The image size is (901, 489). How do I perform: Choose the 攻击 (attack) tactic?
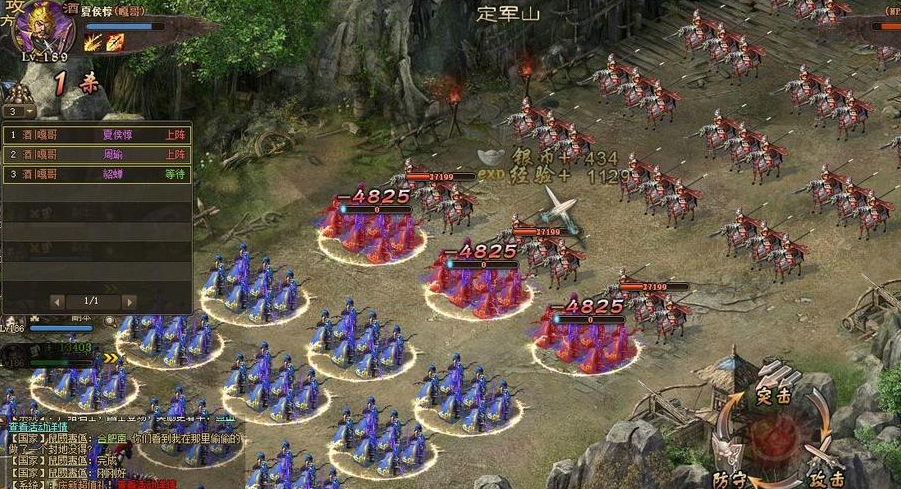coord(826,478)
